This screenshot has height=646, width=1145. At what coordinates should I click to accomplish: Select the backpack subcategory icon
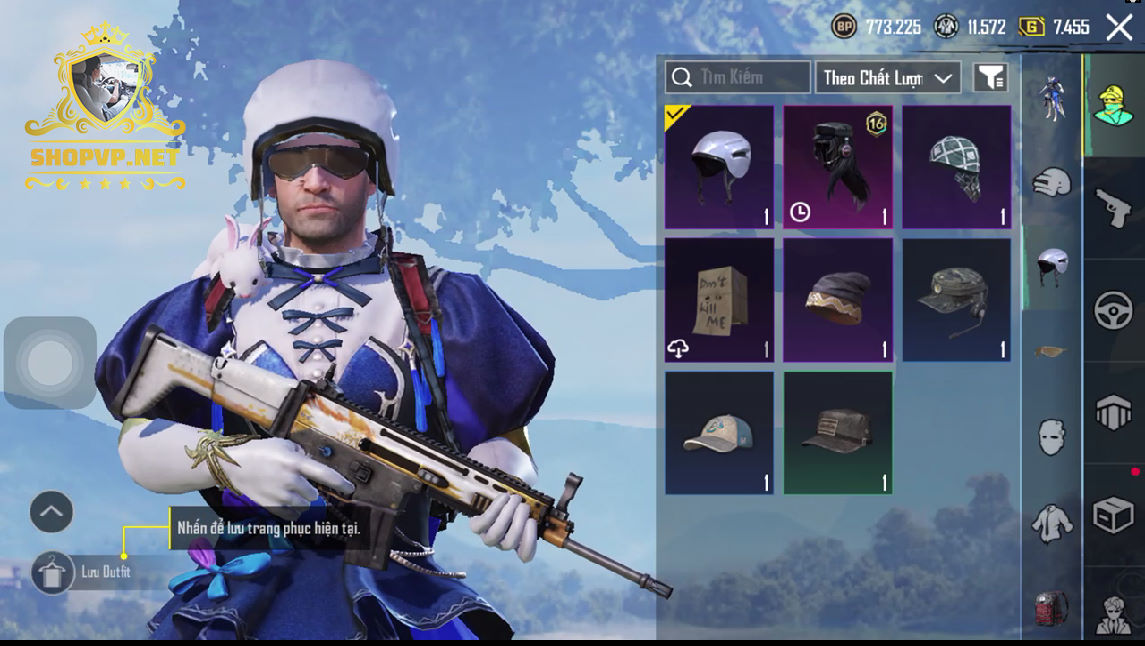click(x=1051, y=607)
